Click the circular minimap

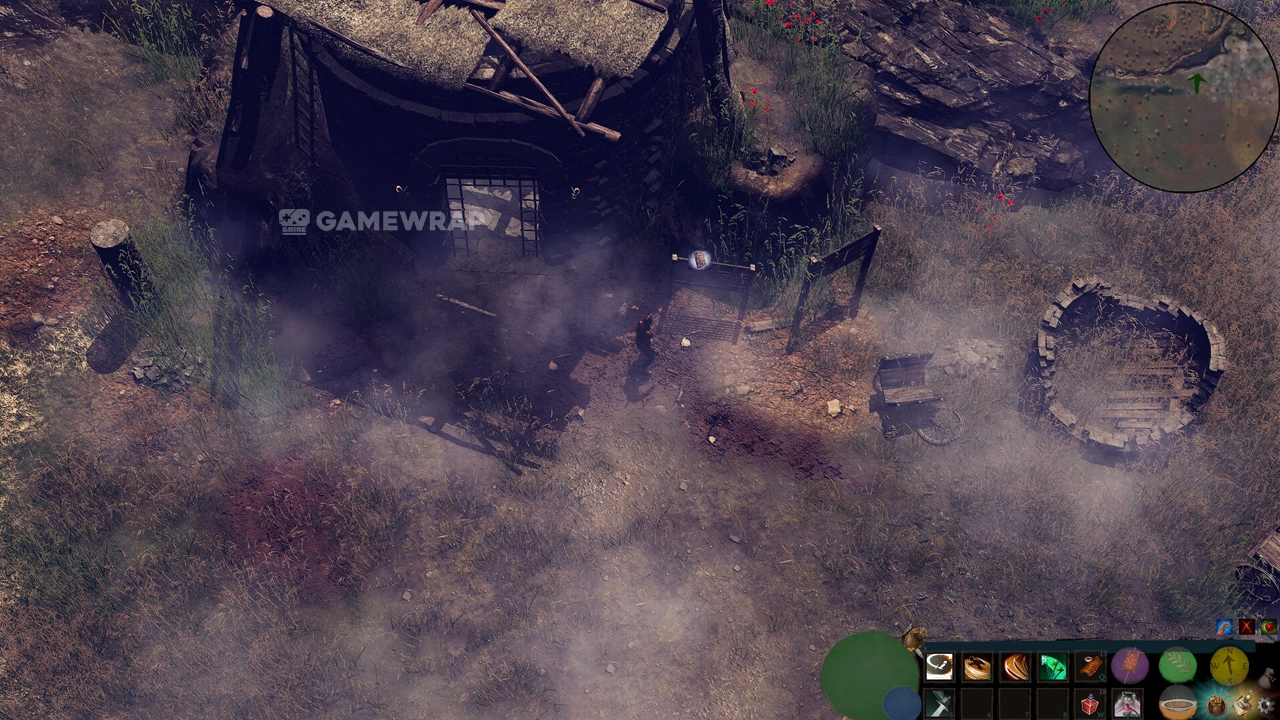[1183, 97]
